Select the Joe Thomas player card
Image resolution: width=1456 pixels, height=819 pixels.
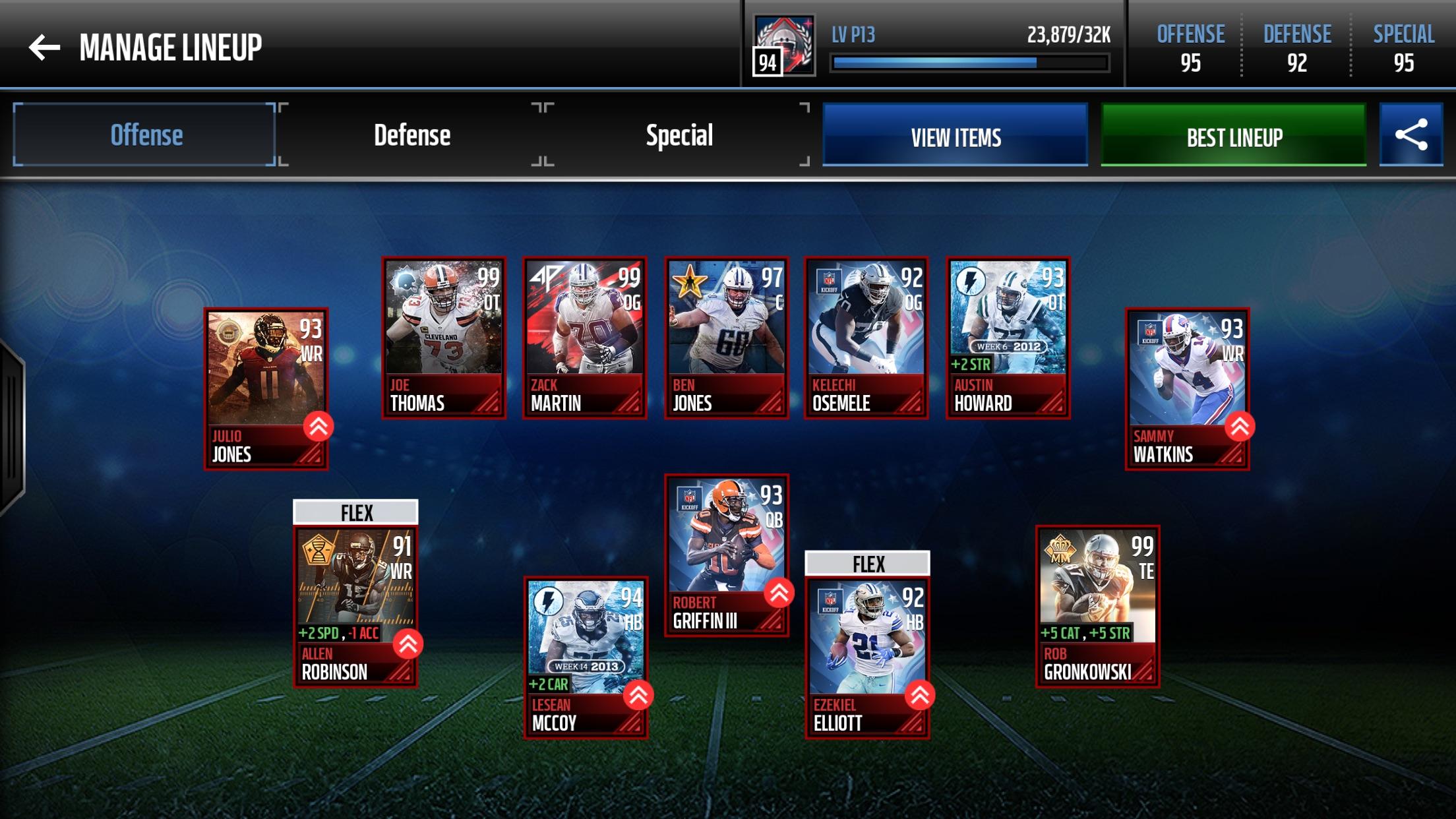[443, 336]
